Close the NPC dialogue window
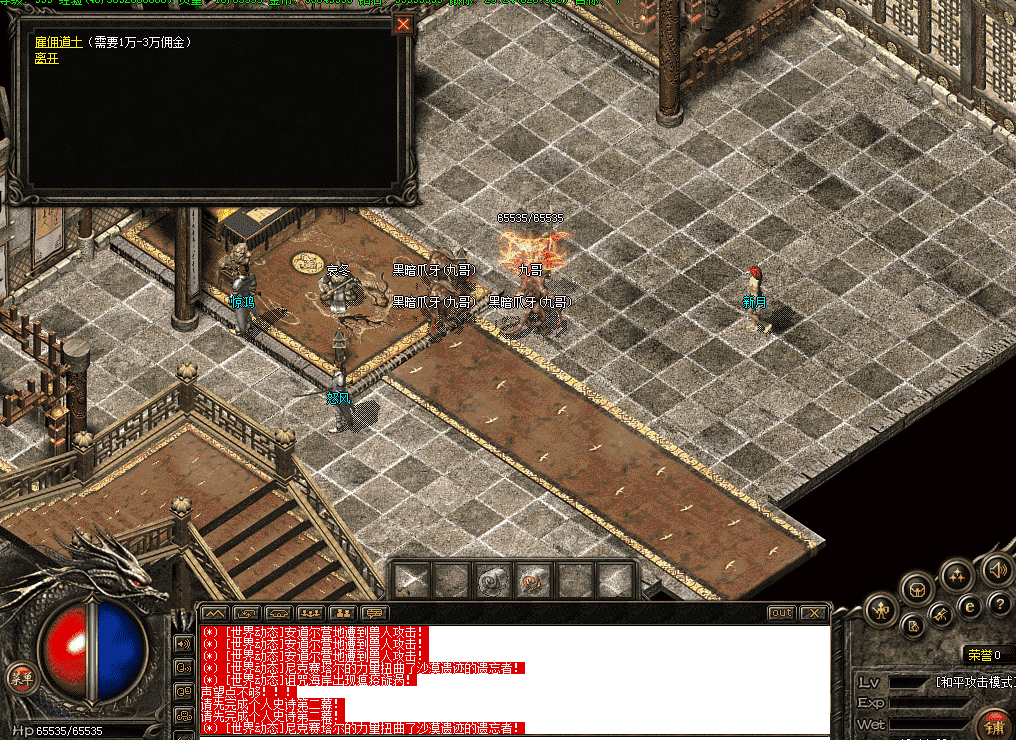Viewport: 1016px width, 740px height. coord(403,24)
